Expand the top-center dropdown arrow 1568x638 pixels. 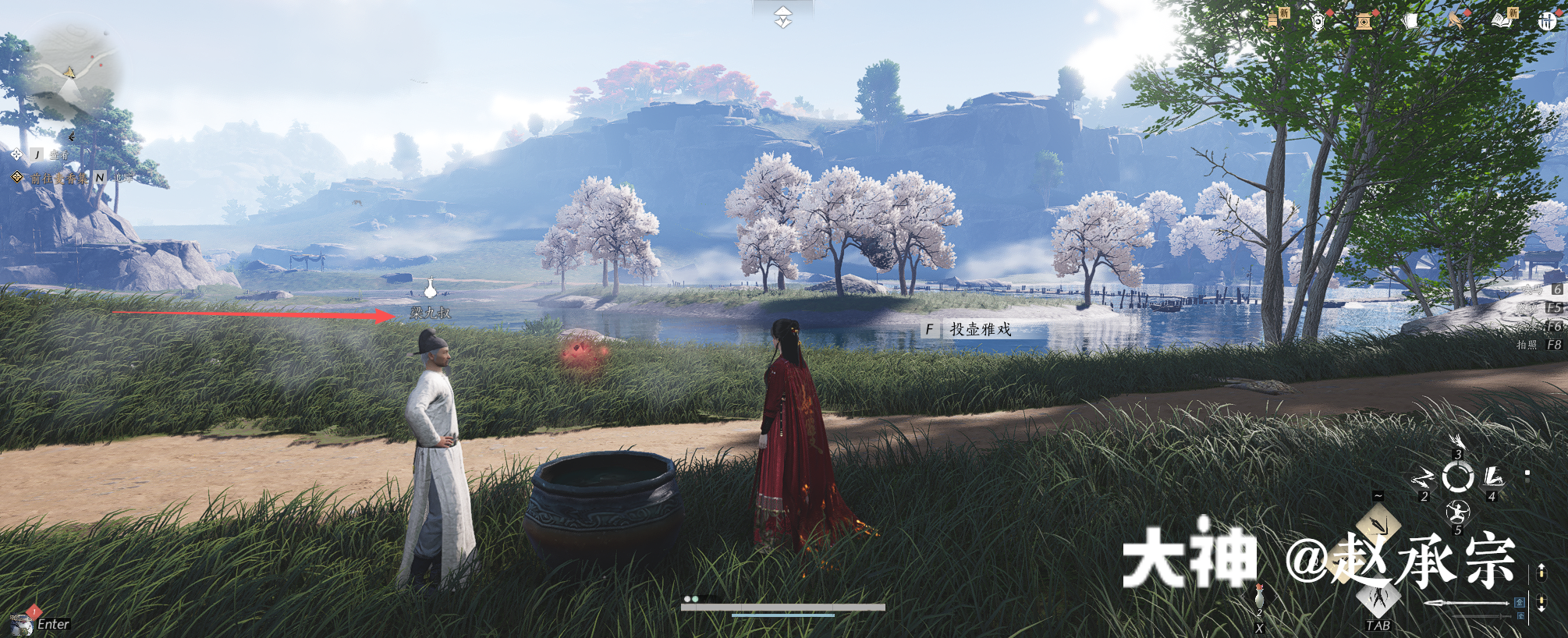click(x=783, y=17)
